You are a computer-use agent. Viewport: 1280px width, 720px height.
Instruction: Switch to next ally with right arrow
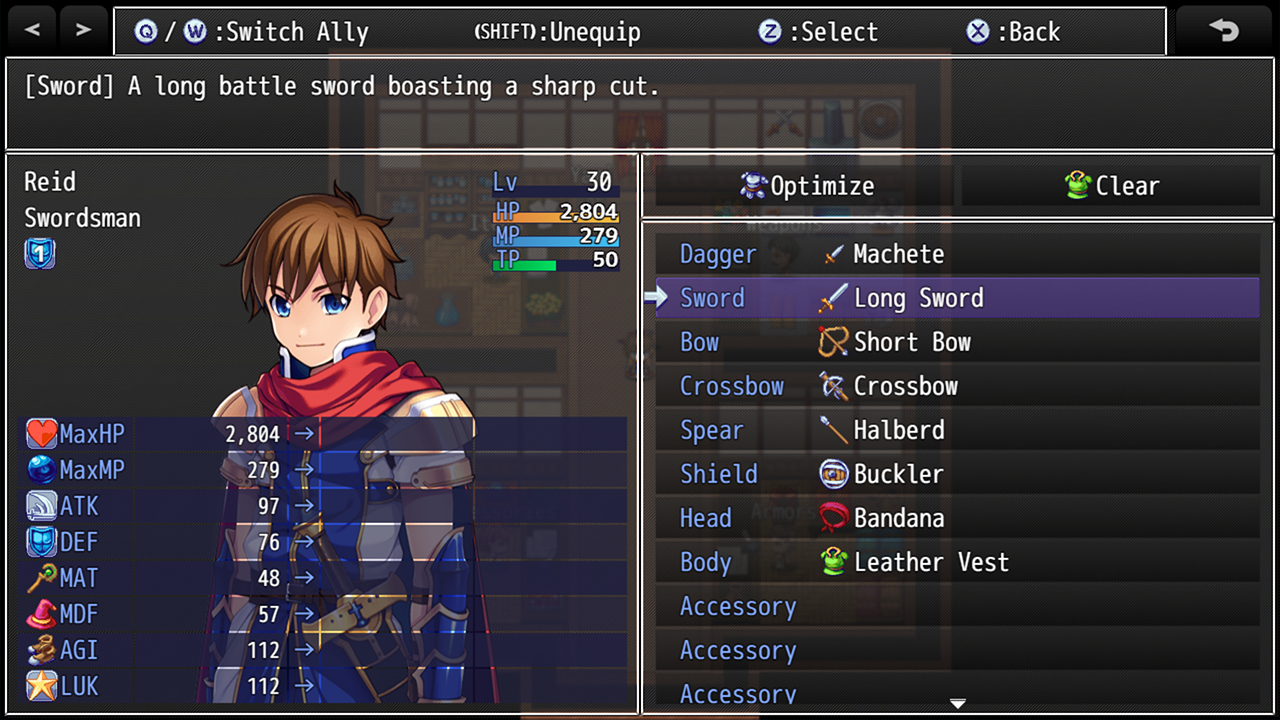83,30
